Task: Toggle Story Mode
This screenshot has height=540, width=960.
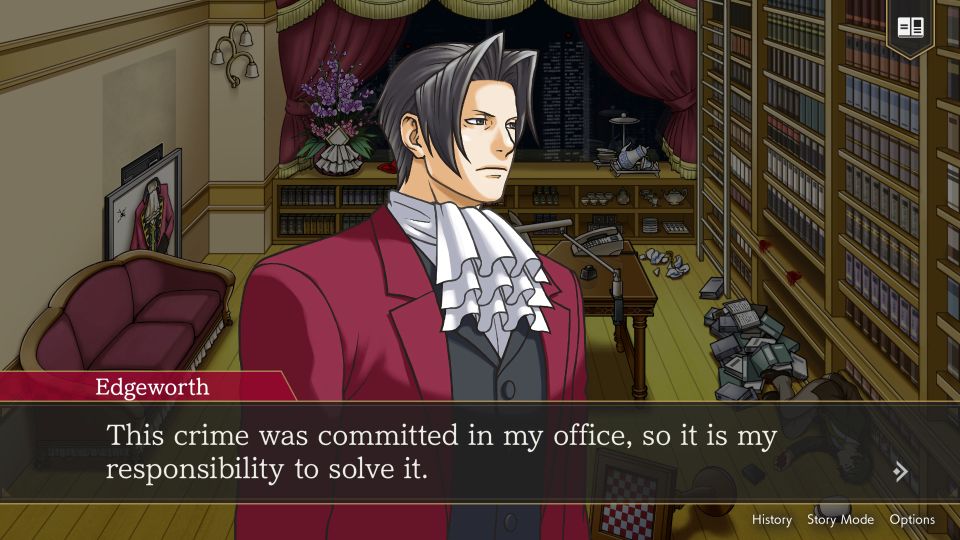Action: click(840, 520)
